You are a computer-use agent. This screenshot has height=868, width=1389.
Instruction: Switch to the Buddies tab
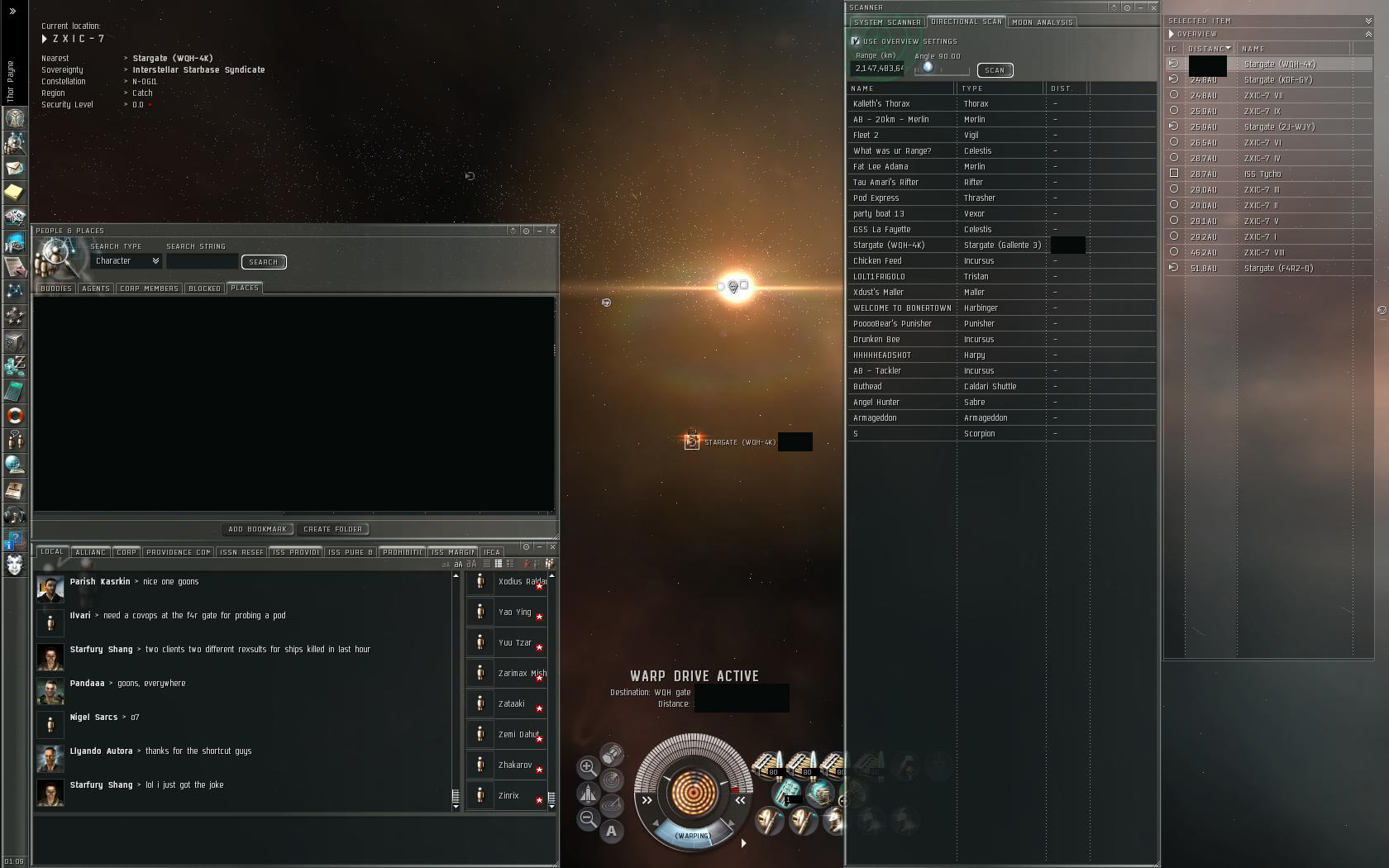[56, 289]
